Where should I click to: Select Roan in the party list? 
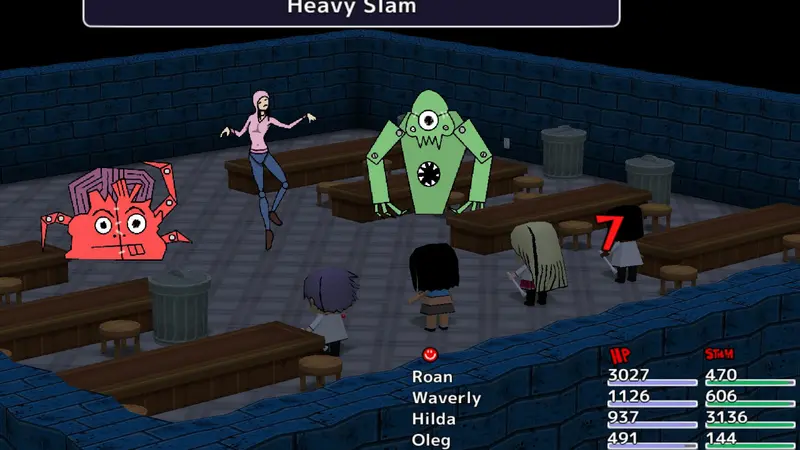coord(432,377)
